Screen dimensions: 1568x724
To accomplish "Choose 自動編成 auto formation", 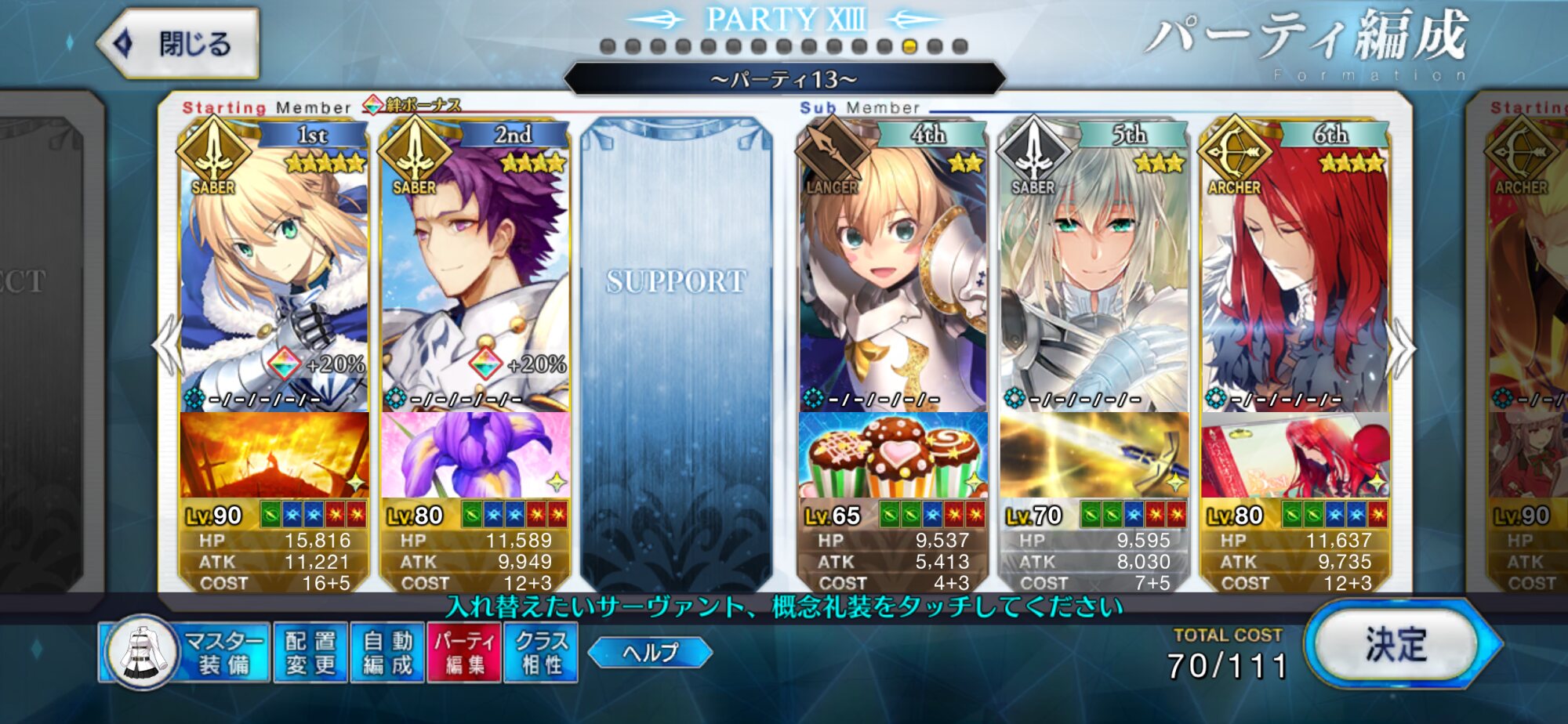I will click(x=387, y=653).
